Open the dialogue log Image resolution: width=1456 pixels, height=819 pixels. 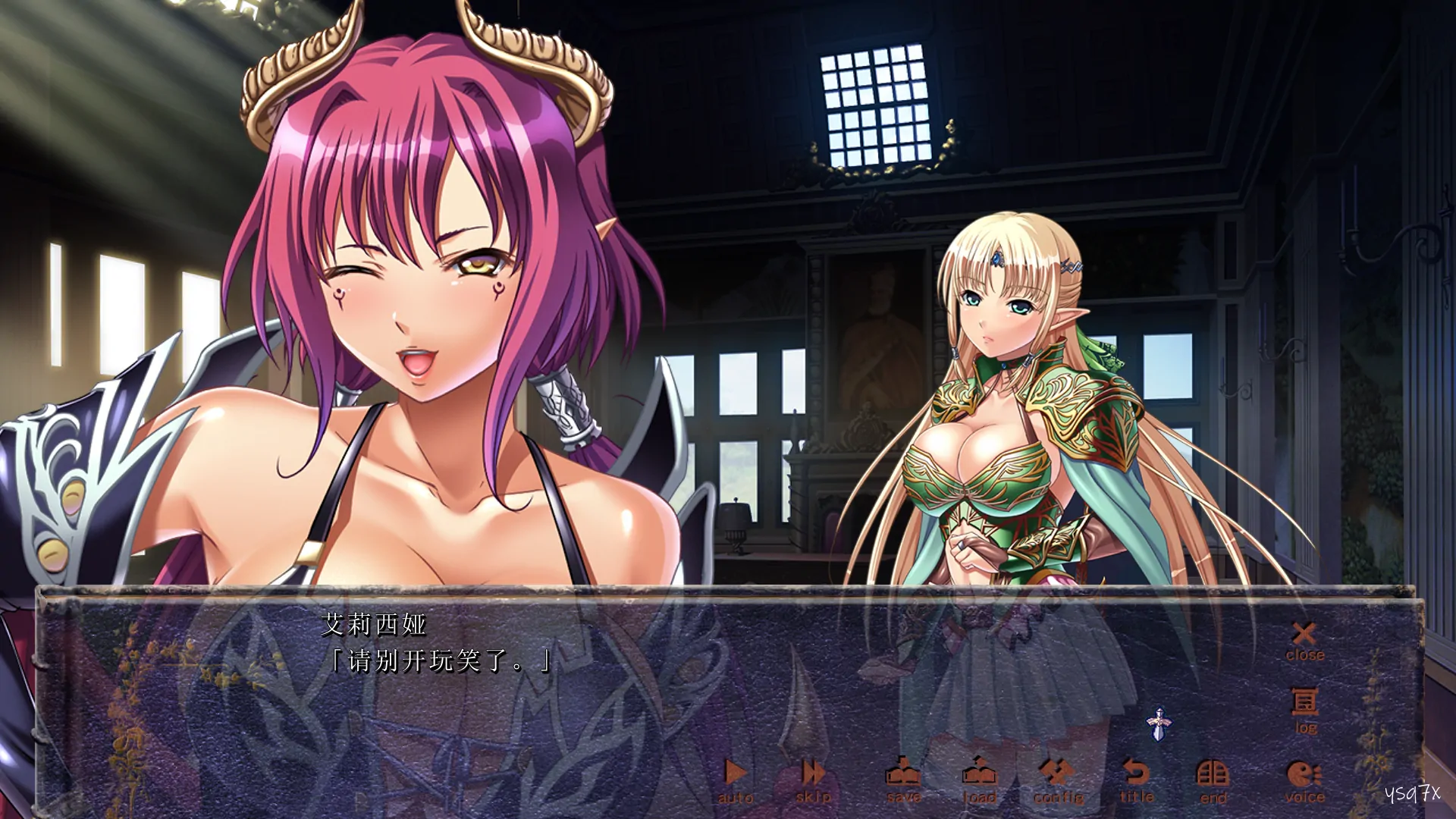1304,710
